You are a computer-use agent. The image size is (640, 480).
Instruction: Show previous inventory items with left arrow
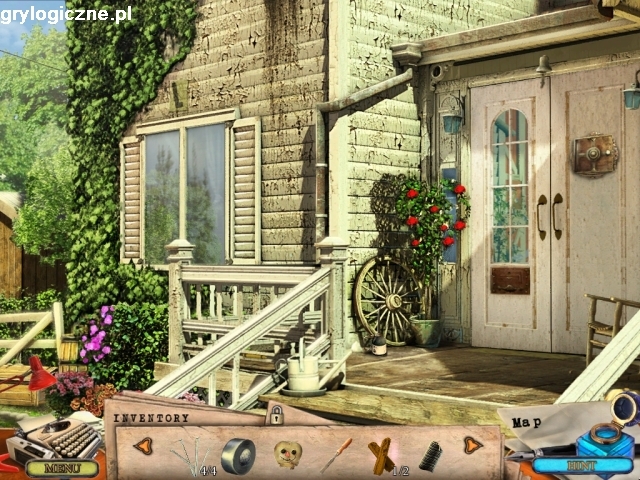coord(143,445)
